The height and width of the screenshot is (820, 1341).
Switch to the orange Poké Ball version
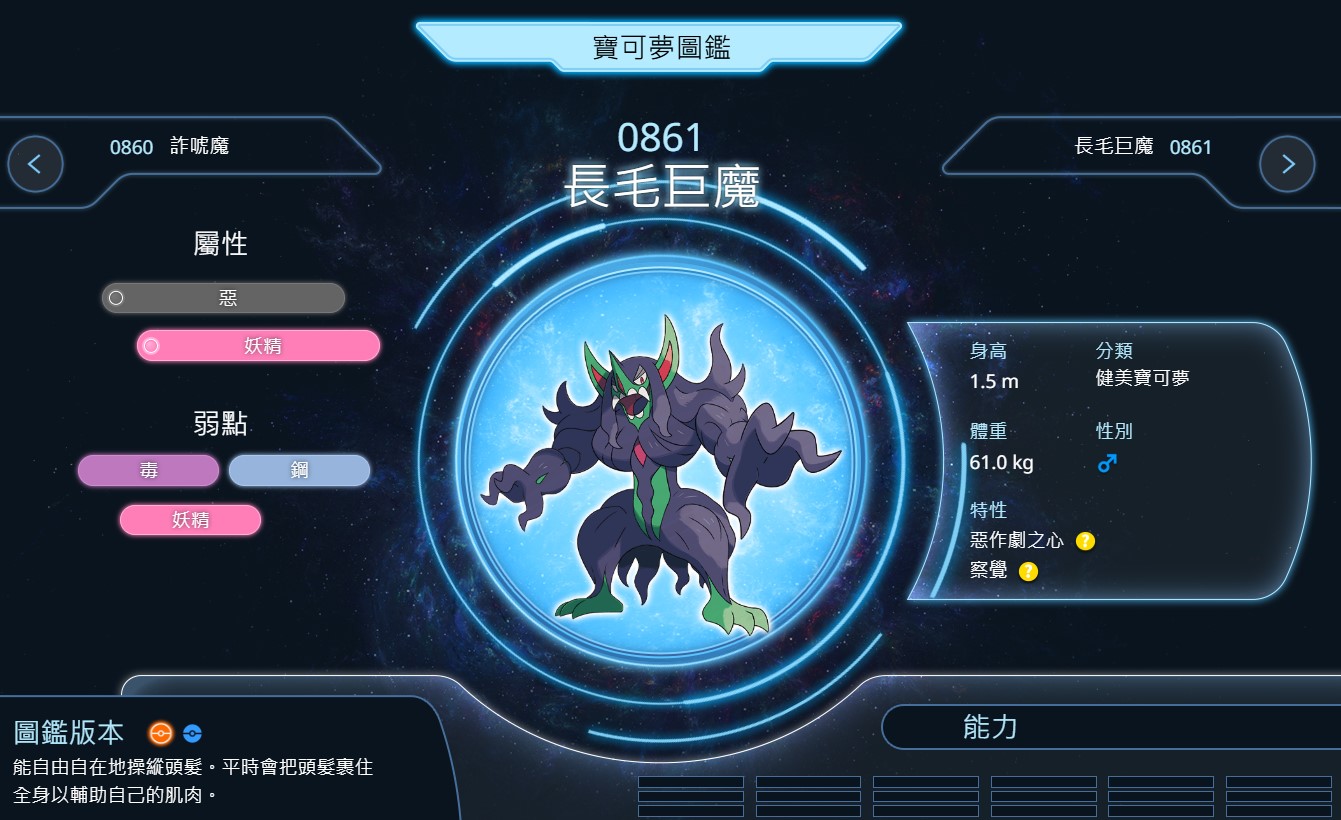click(x=160, y=734)
